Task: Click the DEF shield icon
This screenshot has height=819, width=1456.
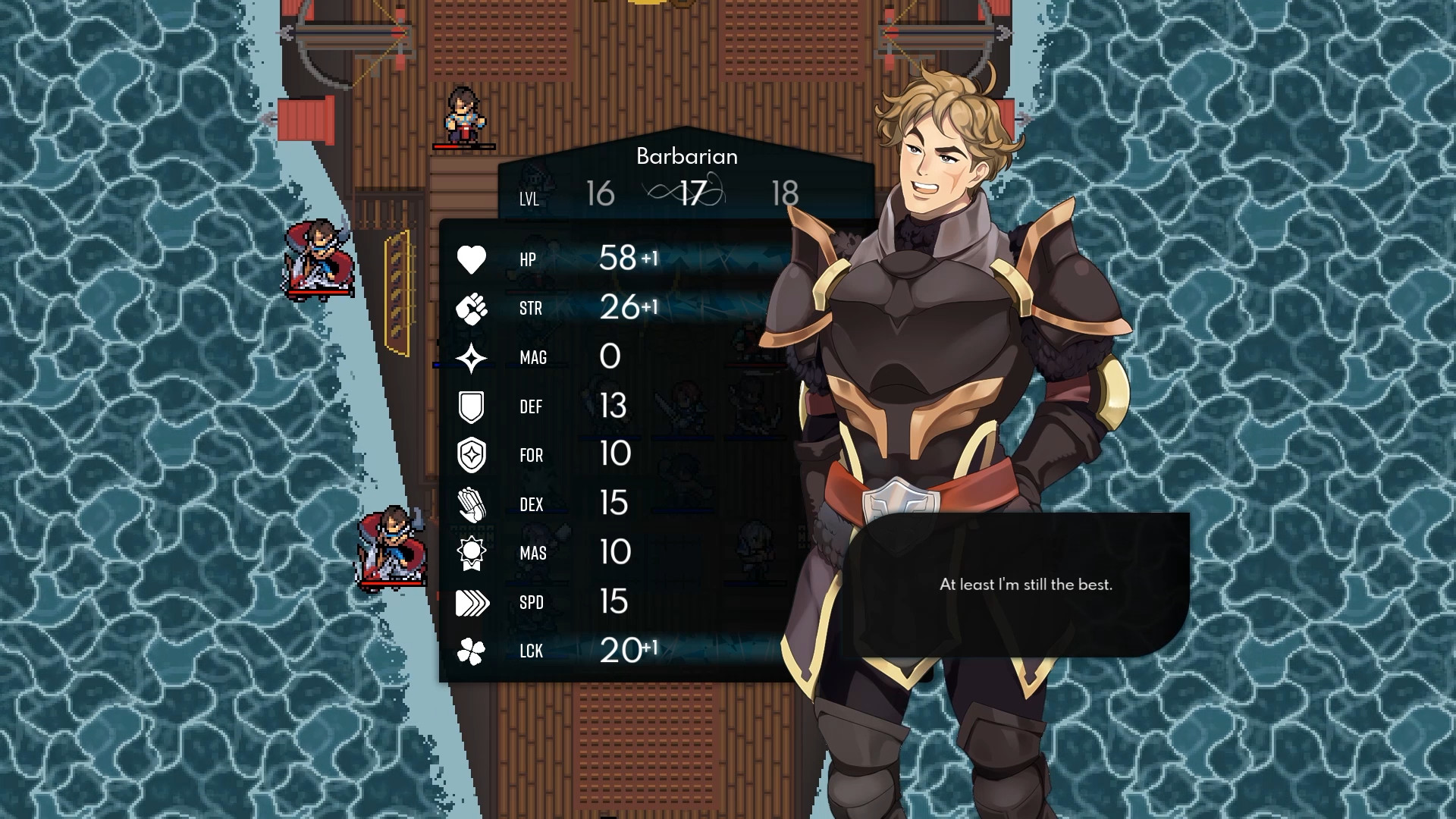Action: (470, 406)
